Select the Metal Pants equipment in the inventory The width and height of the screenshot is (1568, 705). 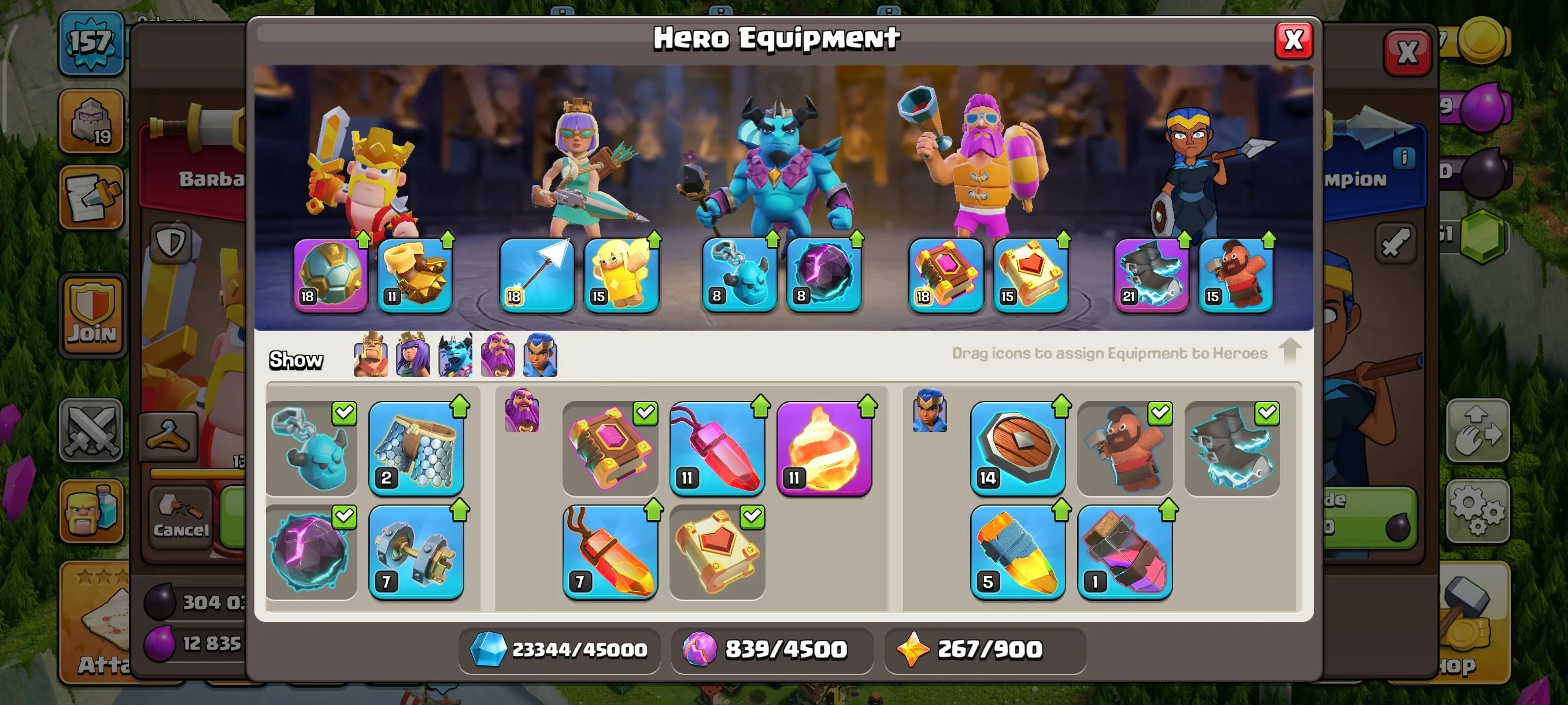[x=417, y=449]
